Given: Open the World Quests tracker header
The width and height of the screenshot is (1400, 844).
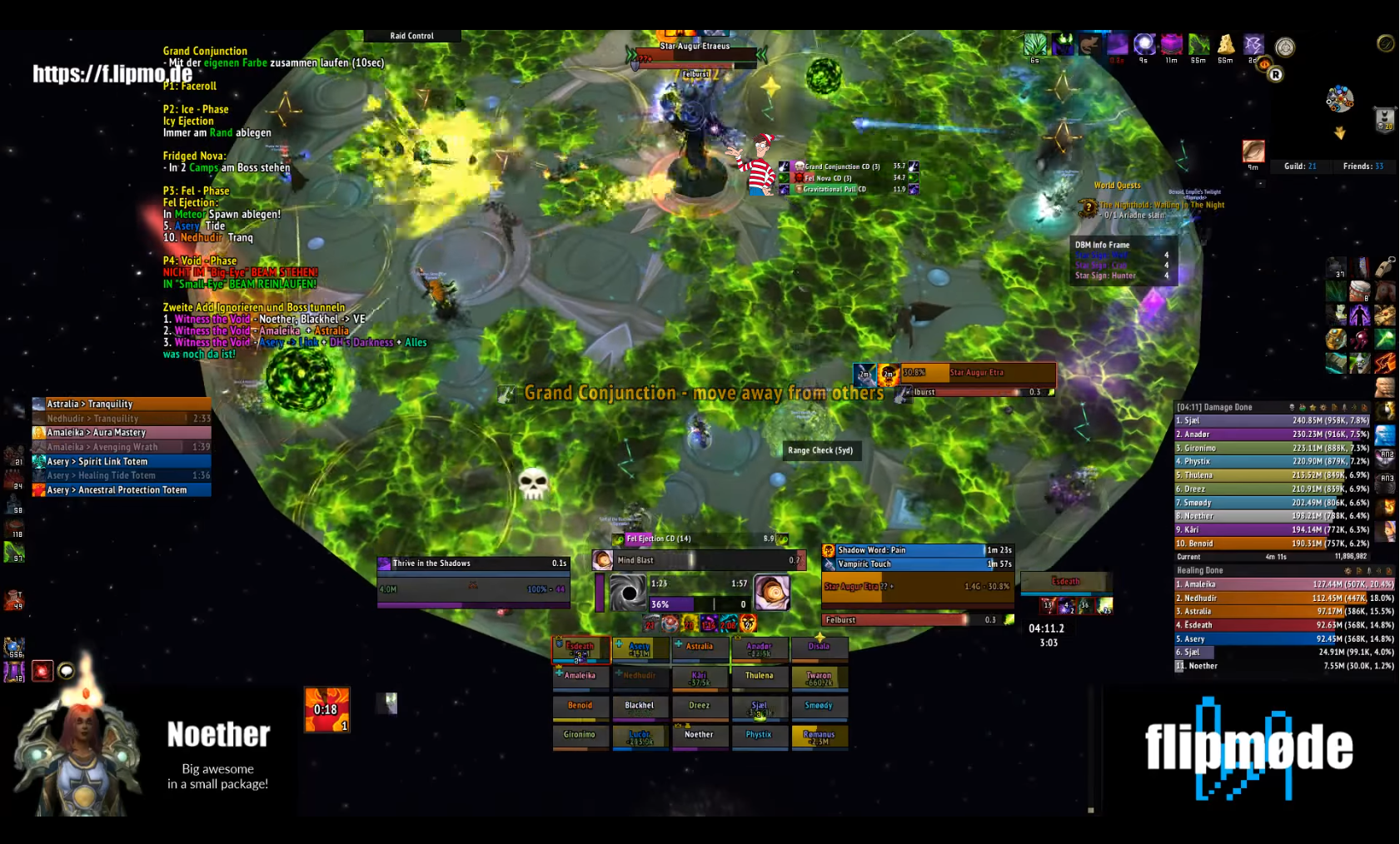Looking at the screenshot, I should [1117, 186].
